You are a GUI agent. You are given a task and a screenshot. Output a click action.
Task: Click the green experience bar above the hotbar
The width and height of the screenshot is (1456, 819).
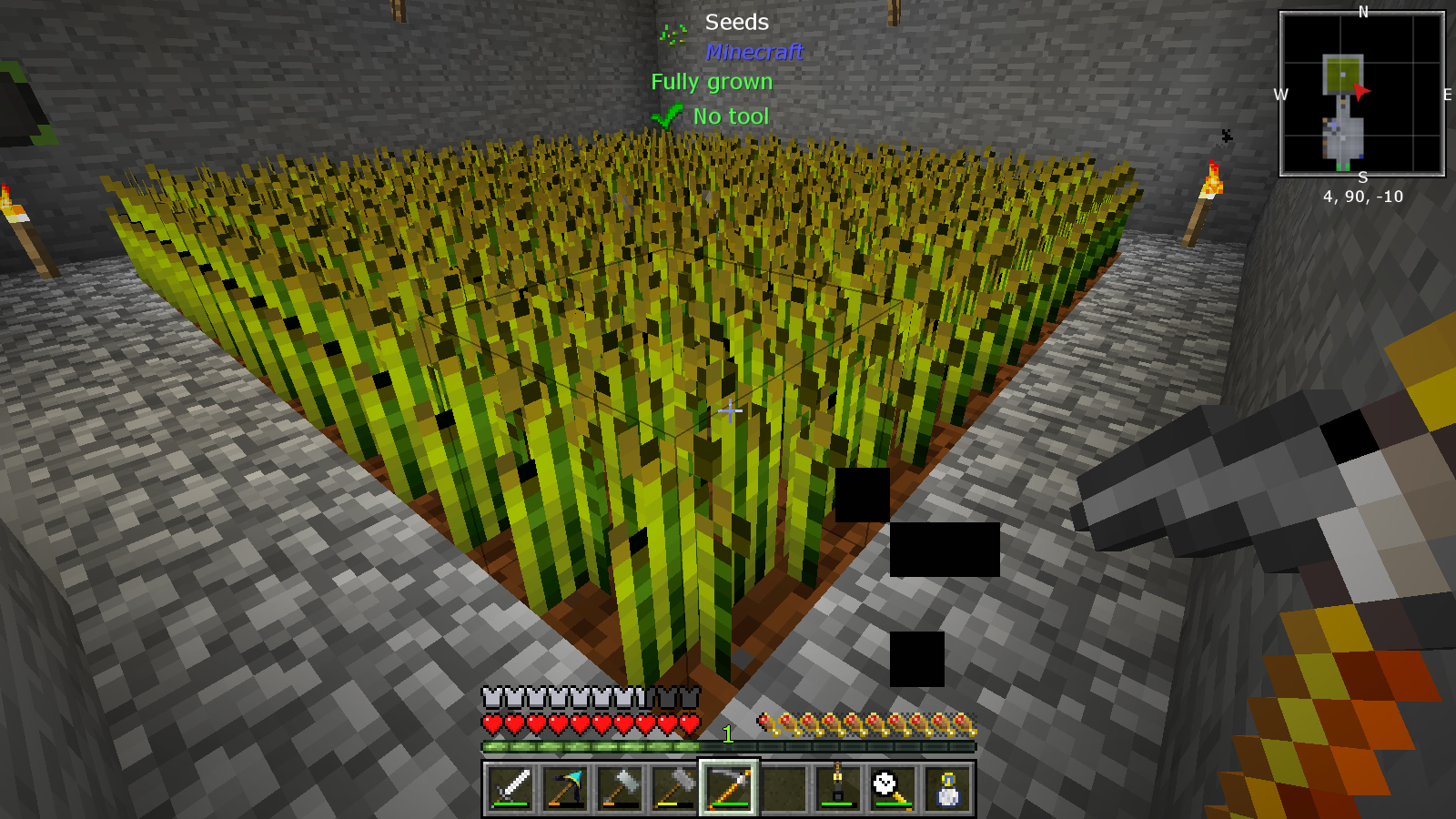pyautogui.click(x=591, y=748)
